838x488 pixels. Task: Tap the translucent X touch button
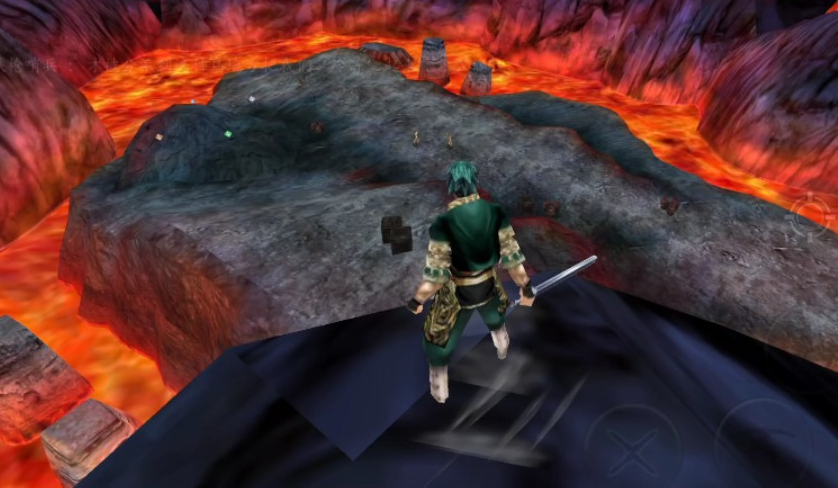pyautogui.click(x=632, y=453)
